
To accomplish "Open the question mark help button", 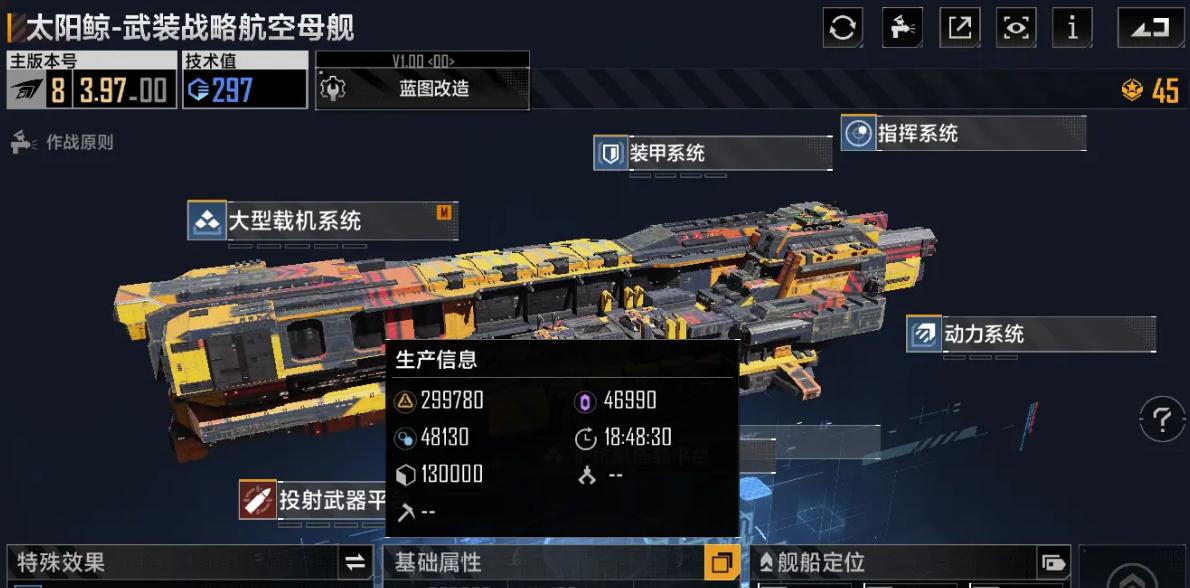I will 1161,419.
